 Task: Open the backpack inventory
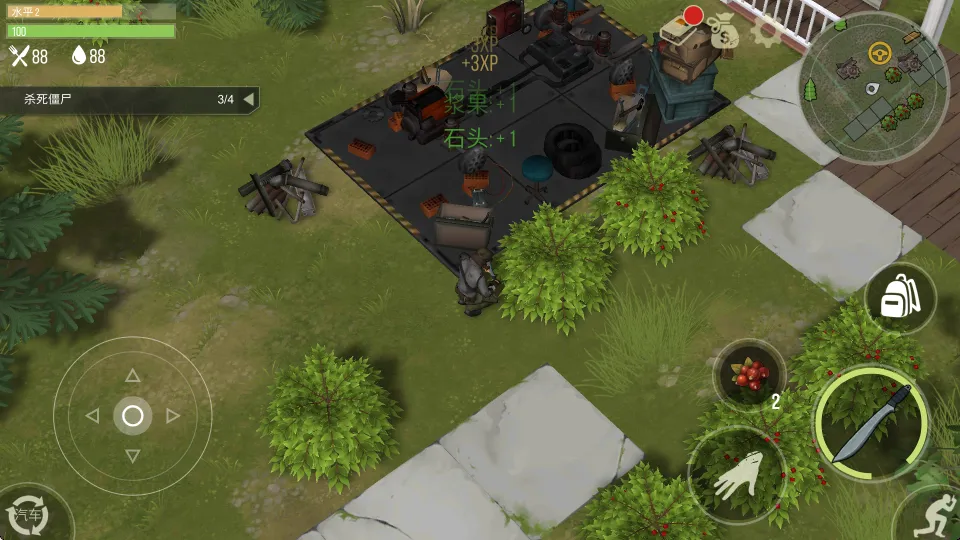pos(900,298)
